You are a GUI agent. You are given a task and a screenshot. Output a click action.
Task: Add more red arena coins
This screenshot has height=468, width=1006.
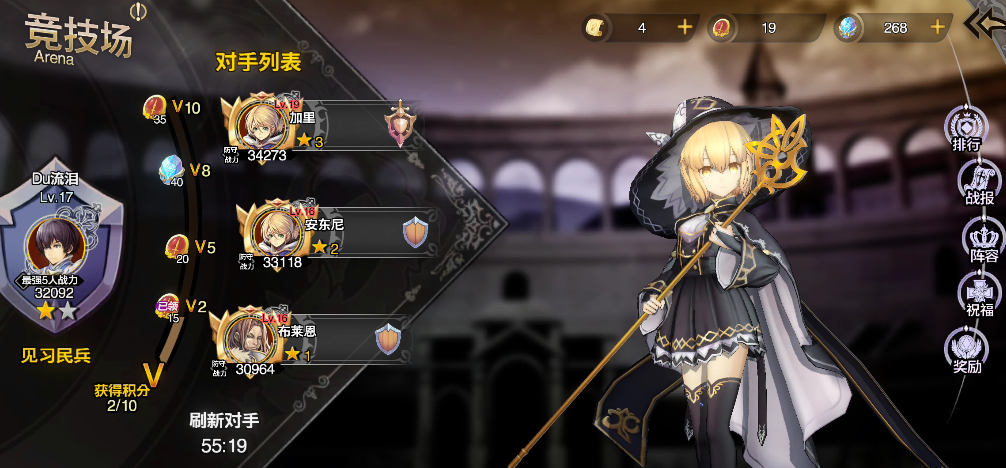[811, 28]
